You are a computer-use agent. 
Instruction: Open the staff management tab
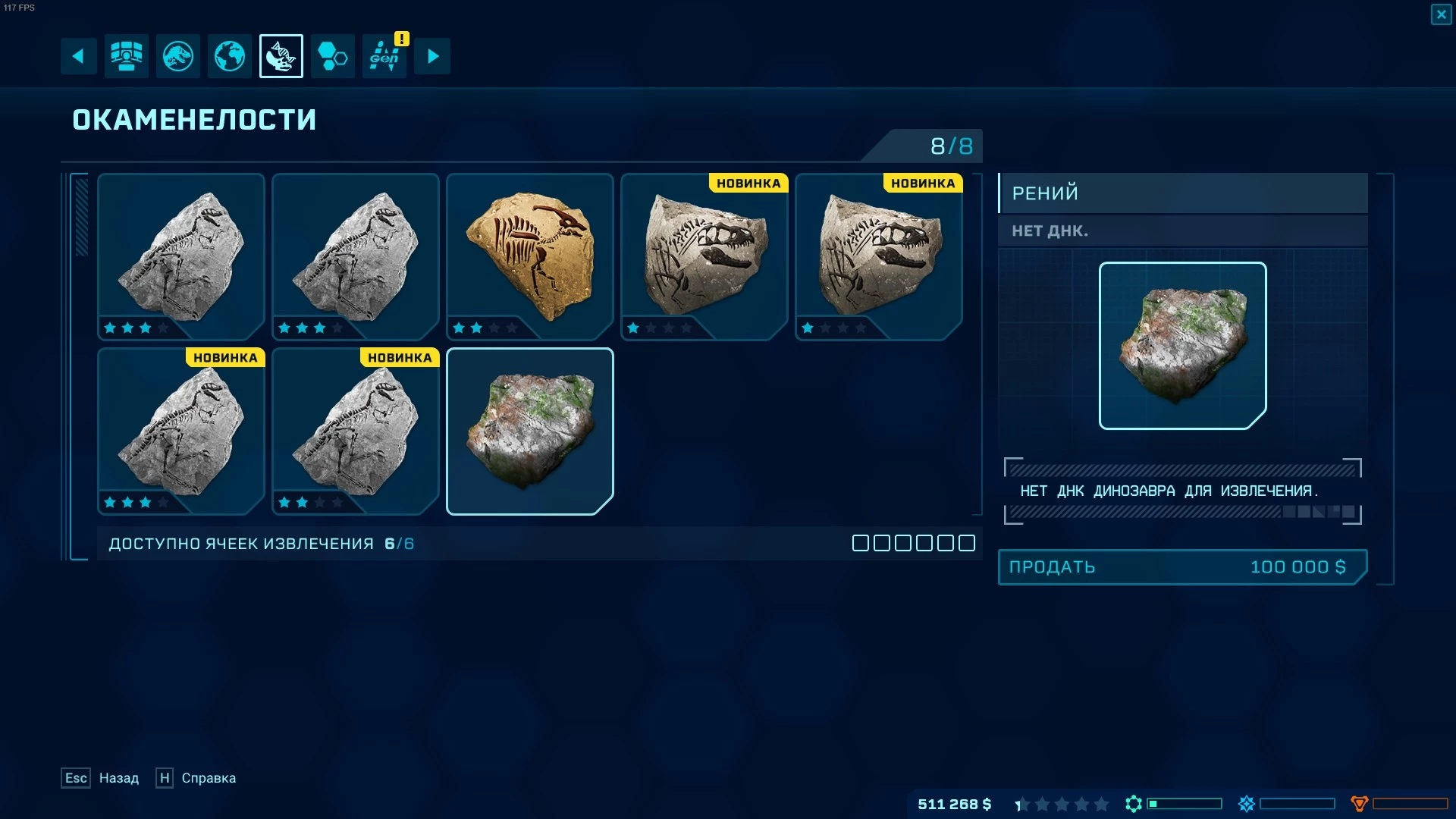[x=127, y=56]
